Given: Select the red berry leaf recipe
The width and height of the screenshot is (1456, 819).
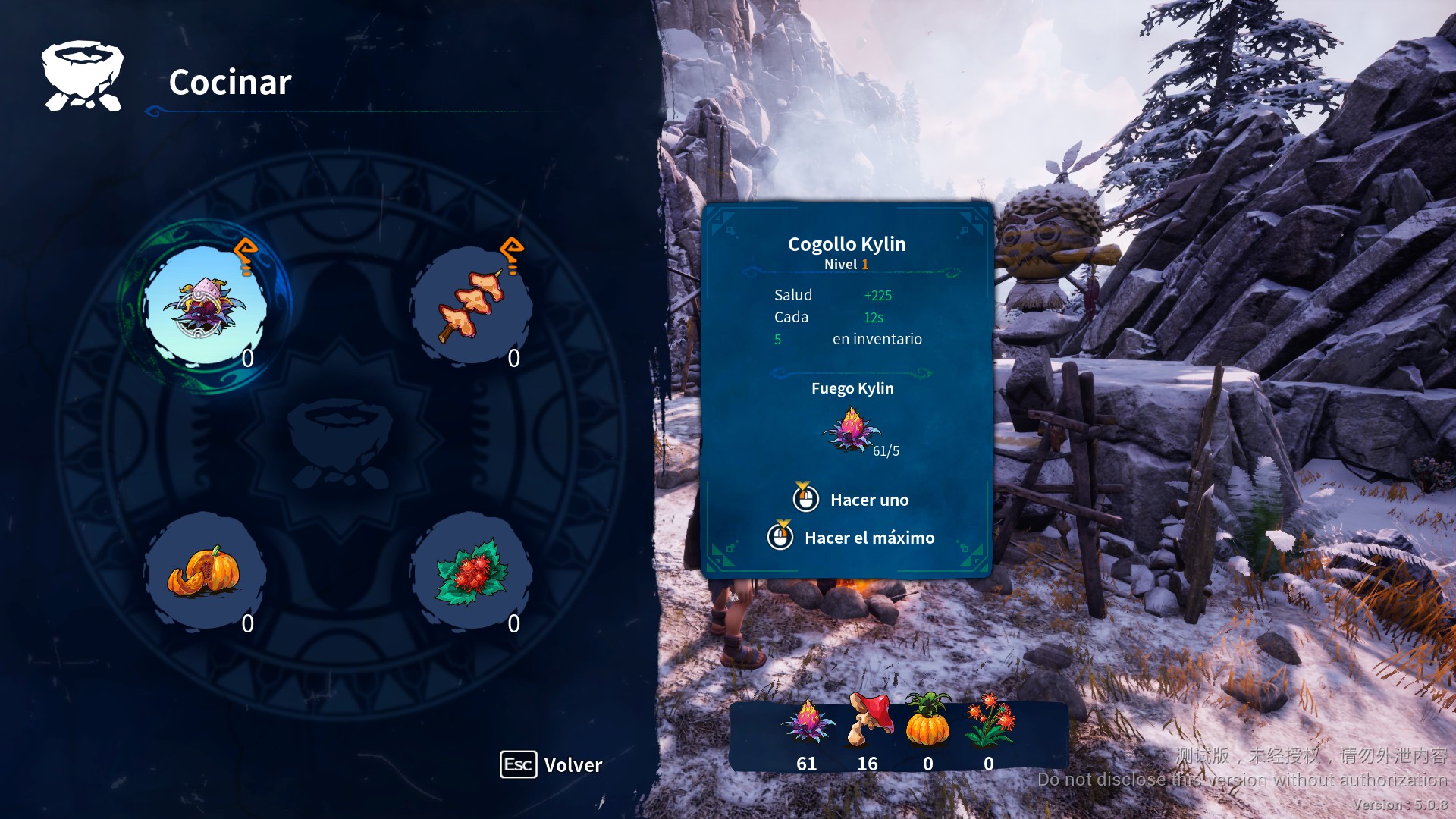Looking at the screenshot, I should (471, 572).
